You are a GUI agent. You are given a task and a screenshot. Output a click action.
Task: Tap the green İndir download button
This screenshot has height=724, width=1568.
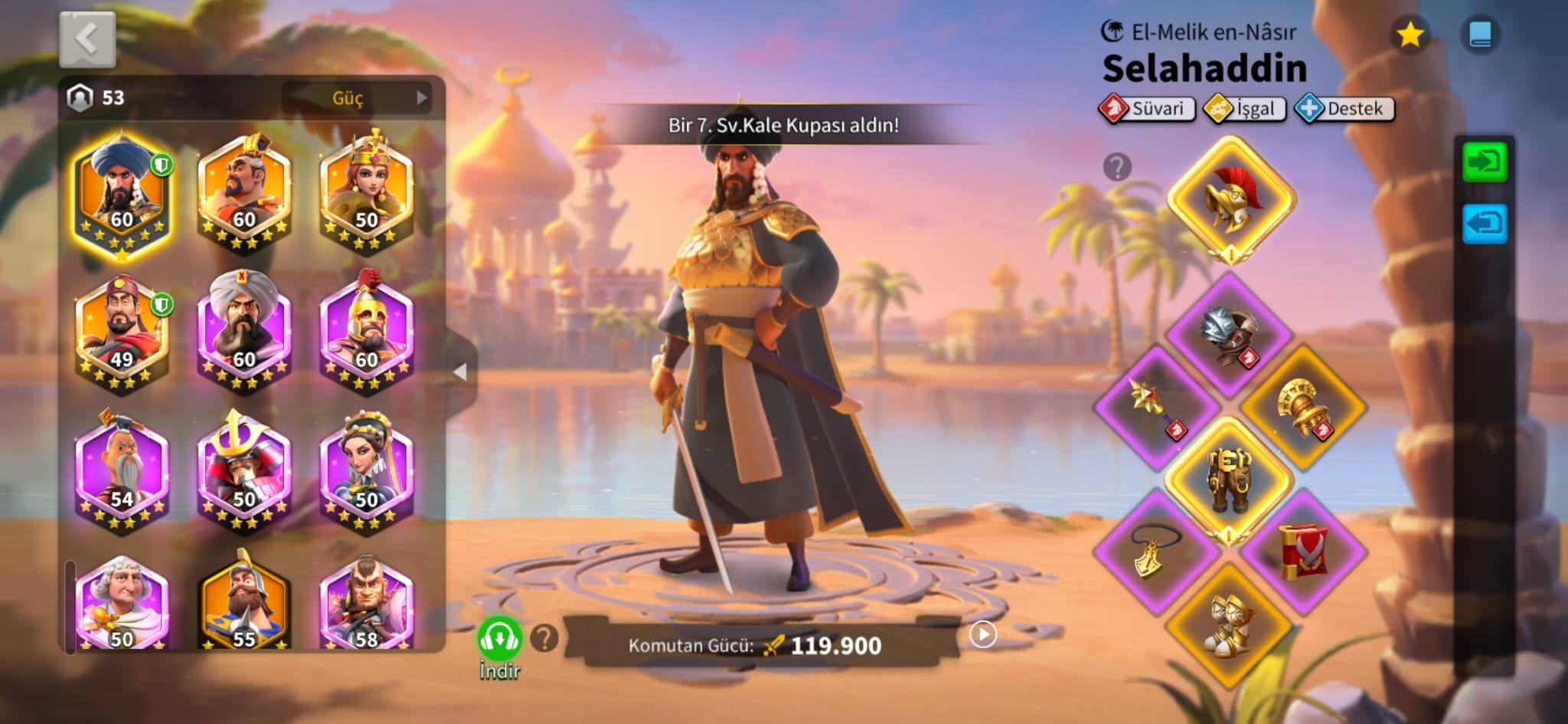(500, 639)
